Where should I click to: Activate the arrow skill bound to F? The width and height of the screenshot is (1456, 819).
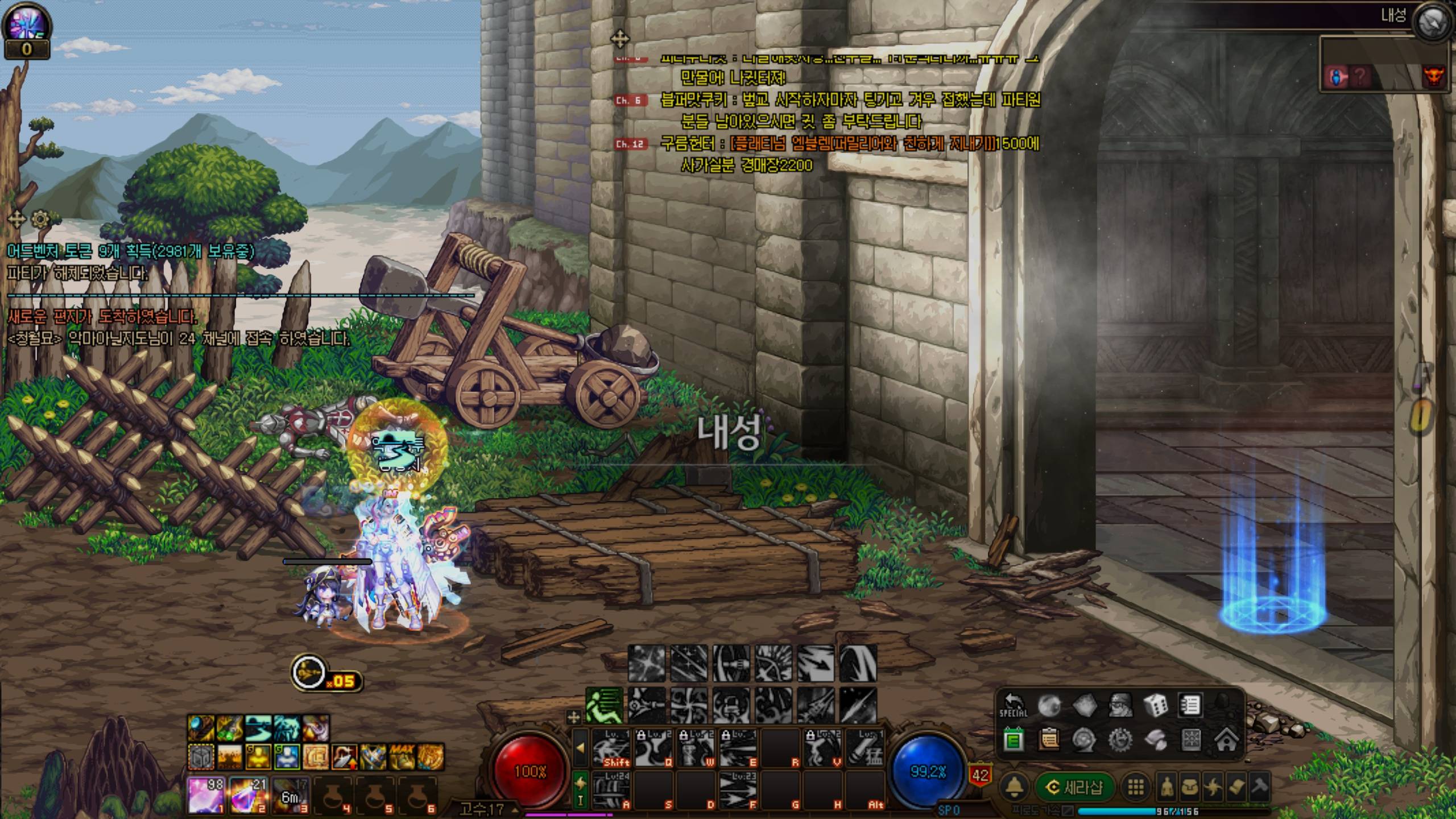(738, 789)
